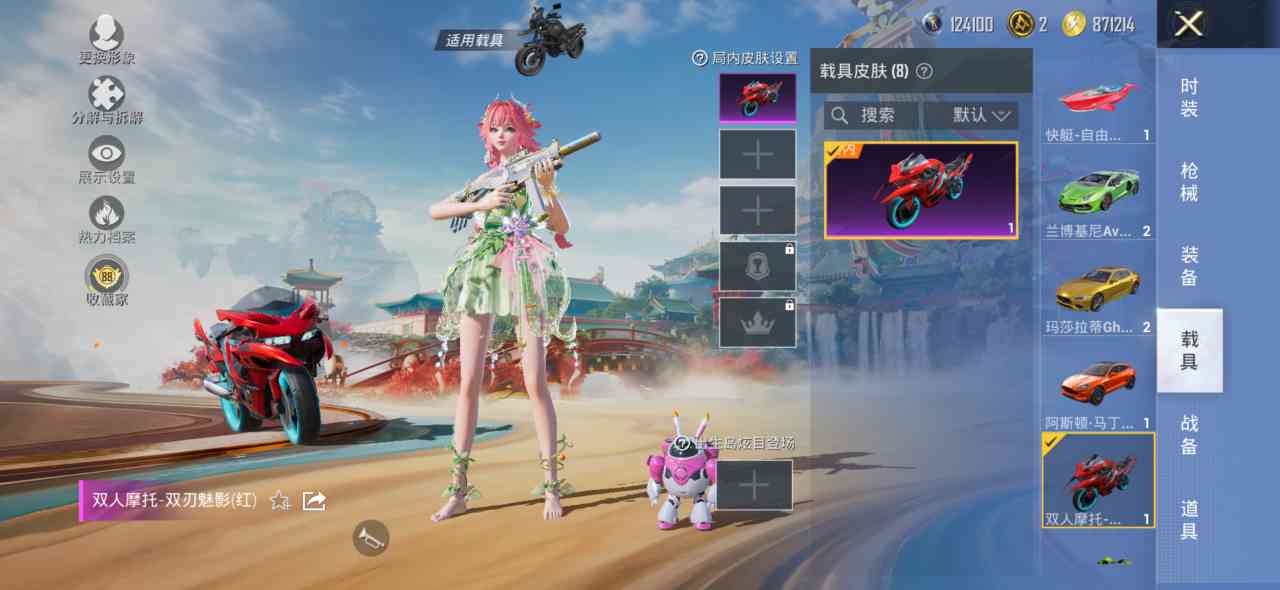Tap the horn button
Screen dimensions: 1280x590
pyautogui.click(x=370, y=538)
